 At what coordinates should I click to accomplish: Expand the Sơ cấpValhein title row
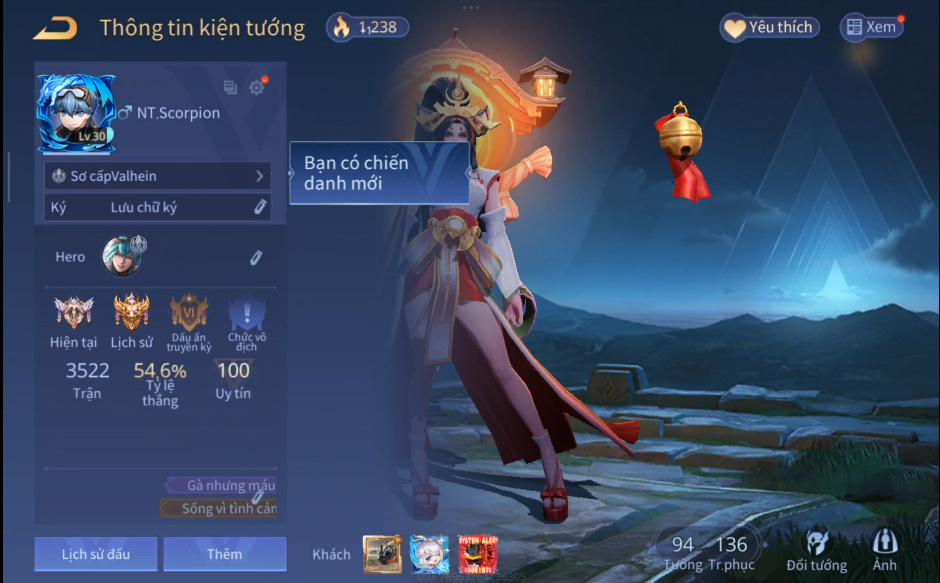click(158, 176)
